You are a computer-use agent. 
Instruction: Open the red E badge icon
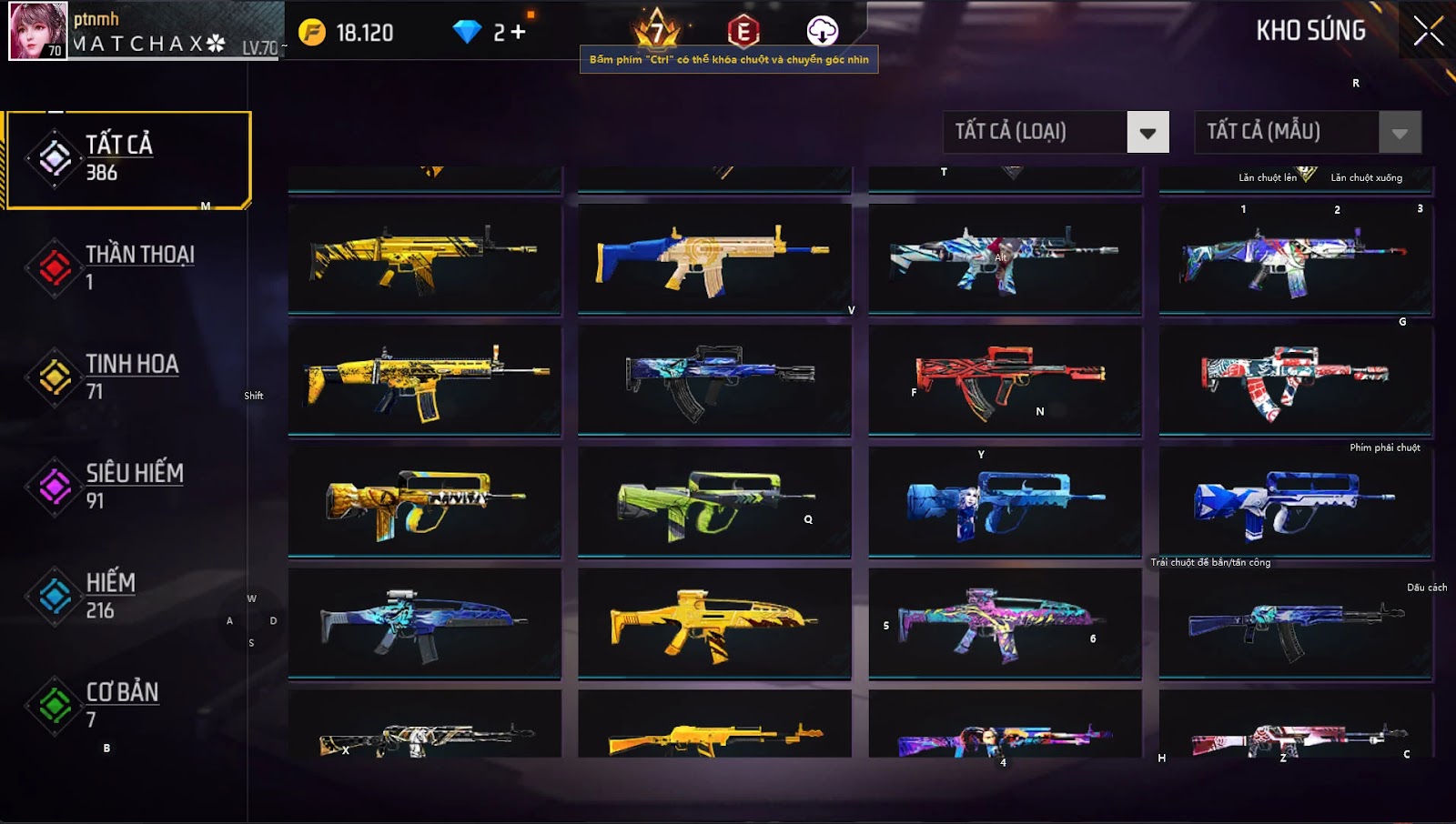pyautogui.click(x=743, y=31)
